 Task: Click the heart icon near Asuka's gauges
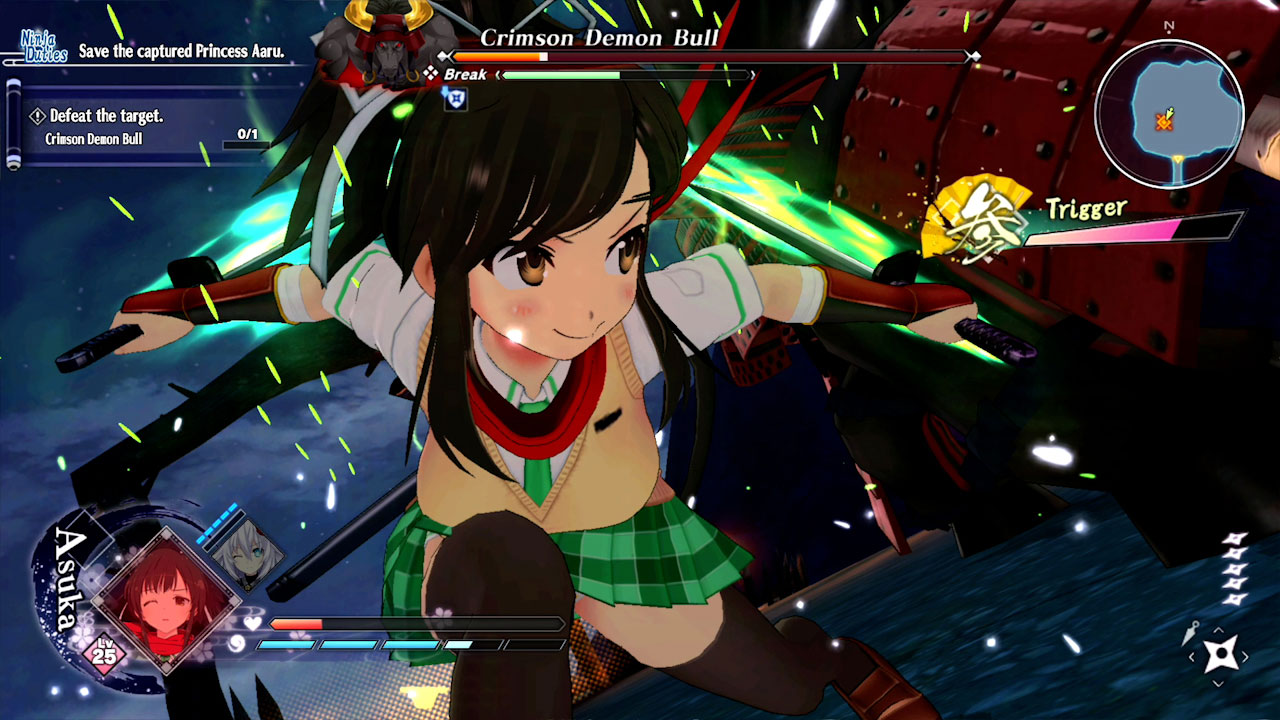[252, 622]
